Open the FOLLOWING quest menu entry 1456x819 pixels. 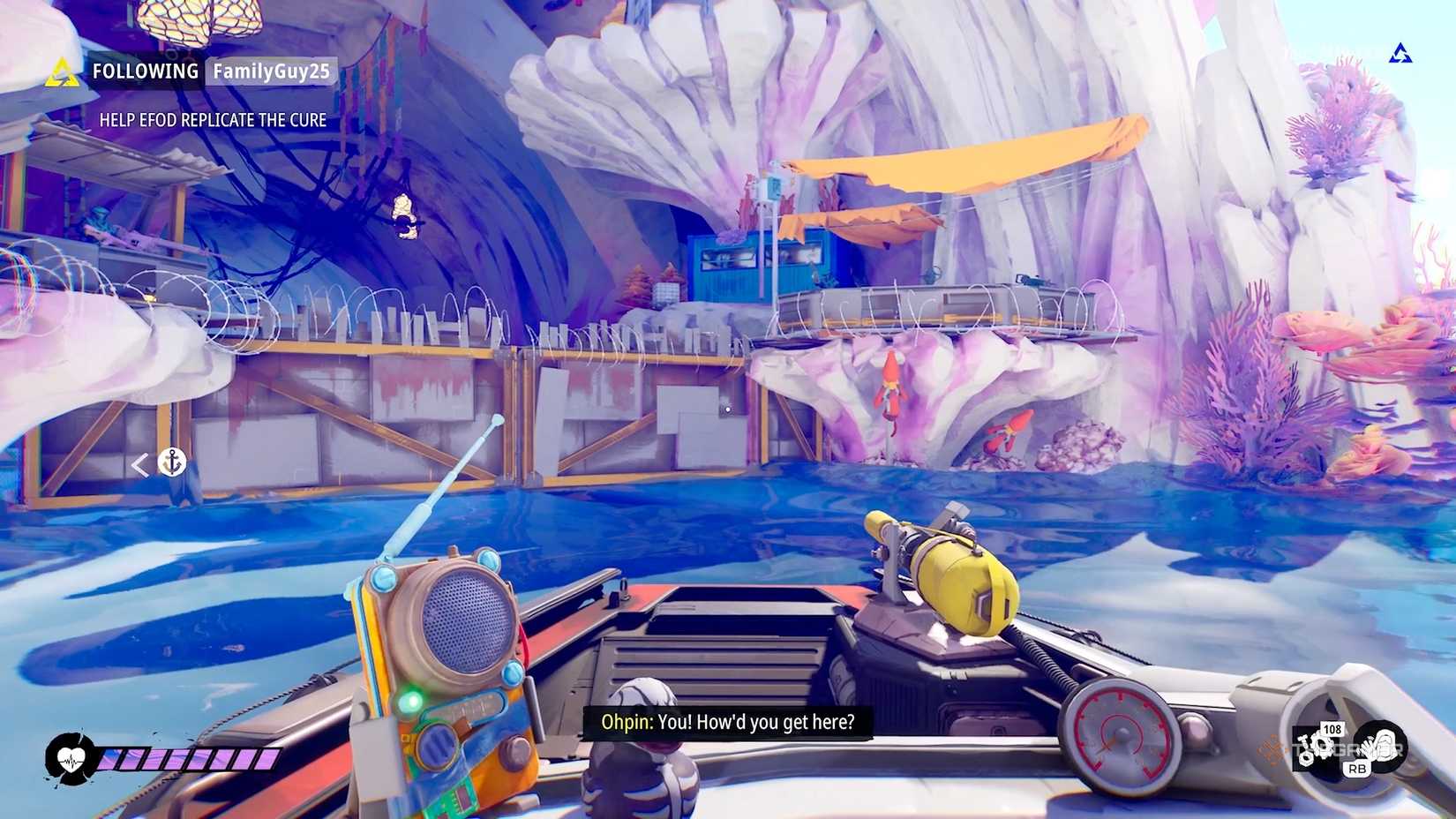click(144, 71)
